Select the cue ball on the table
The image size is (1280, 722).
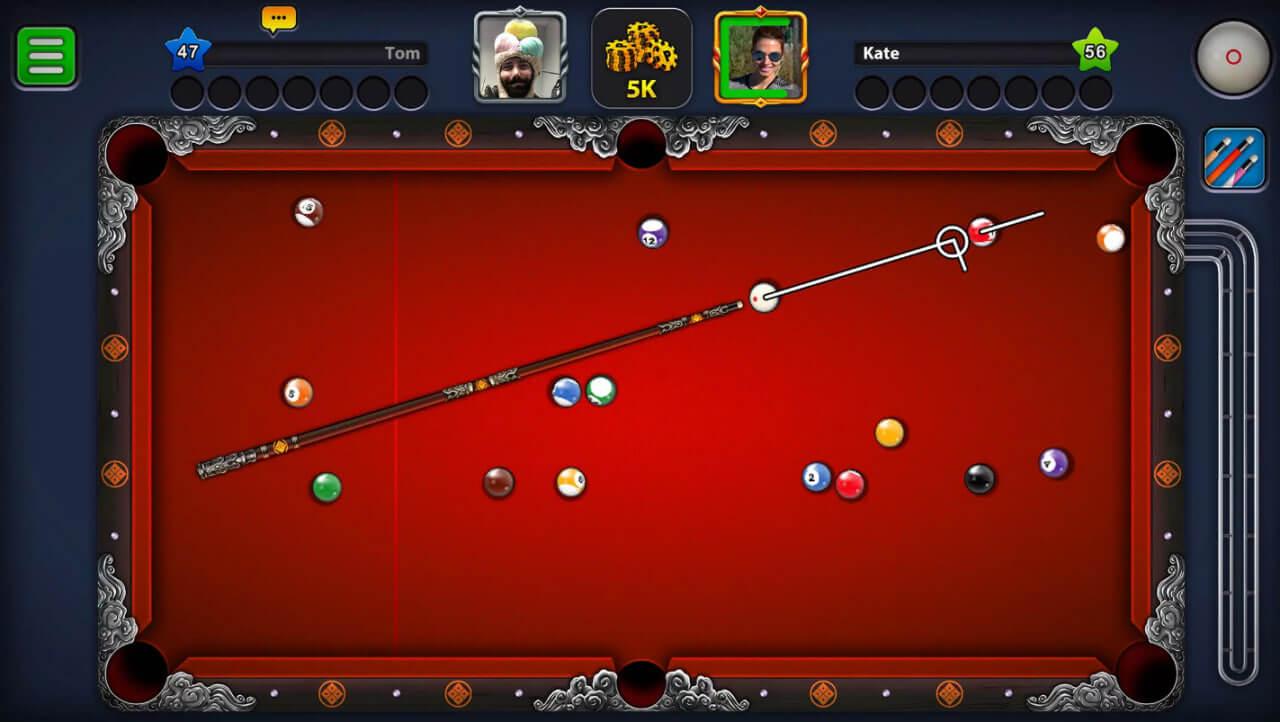click(765, 297)
